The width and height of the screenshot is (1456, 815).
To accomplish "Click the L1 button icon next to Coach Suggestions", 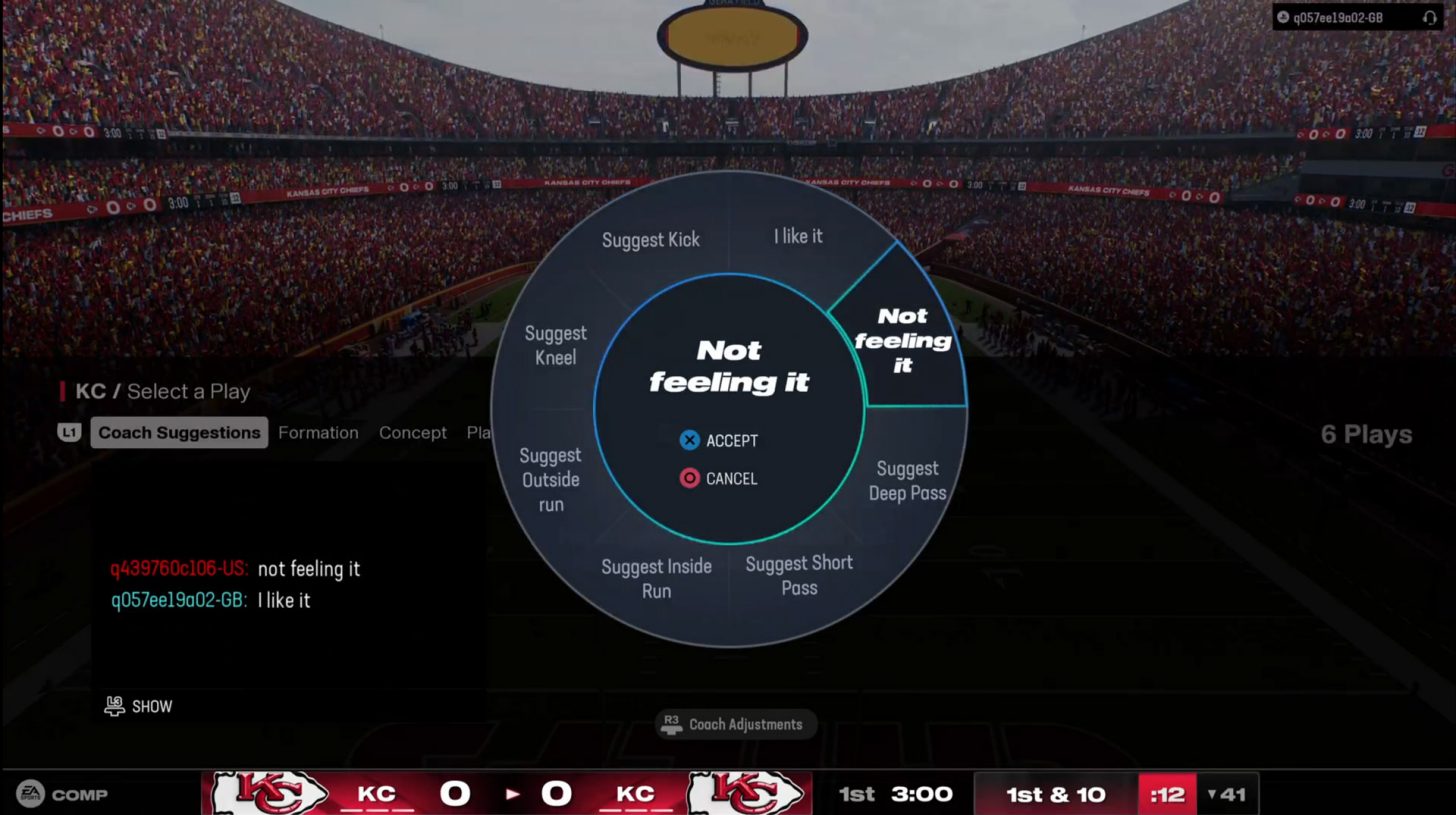I will (x=70, y=432).
